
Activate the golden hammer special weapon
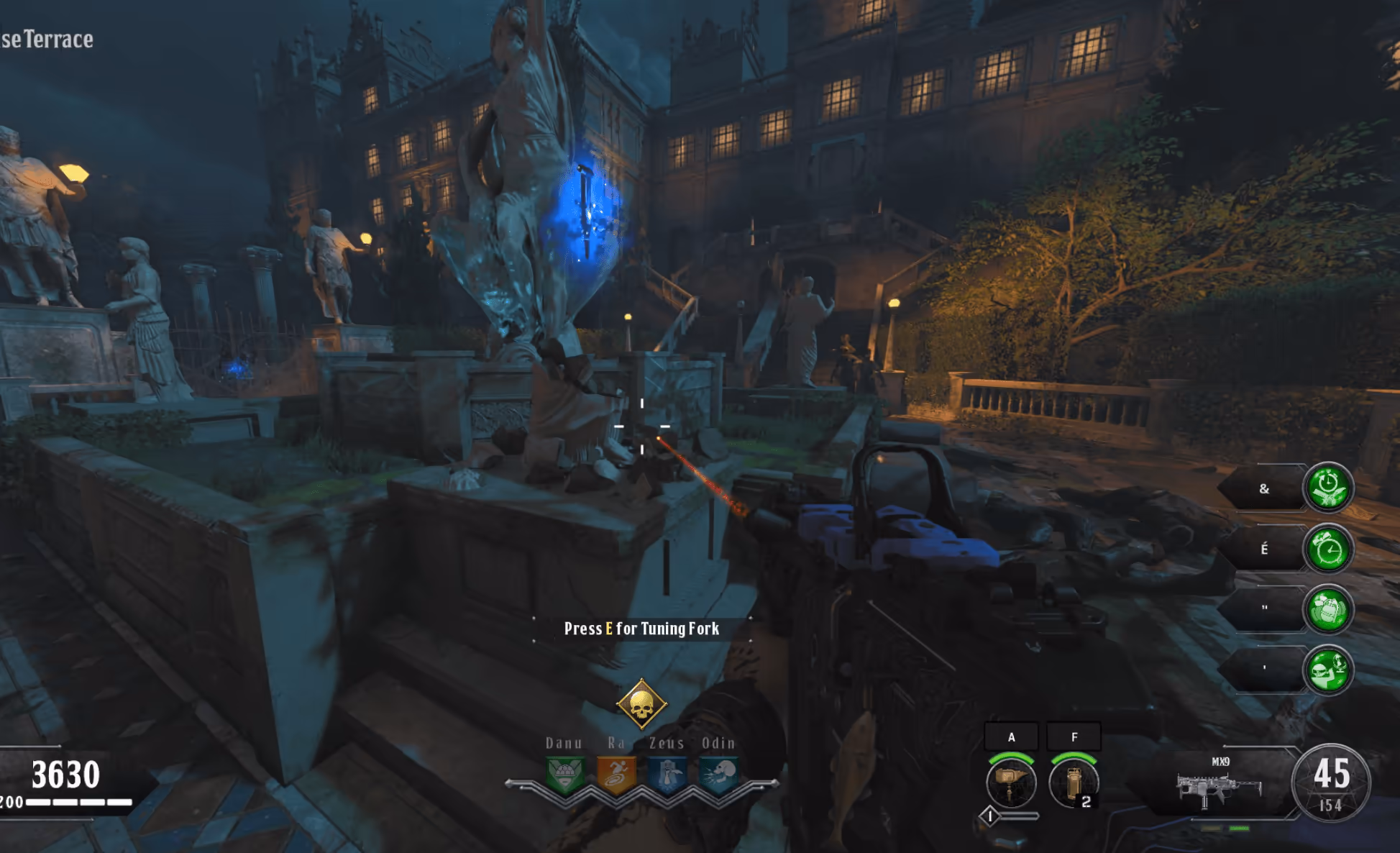tap(1011, 783)
